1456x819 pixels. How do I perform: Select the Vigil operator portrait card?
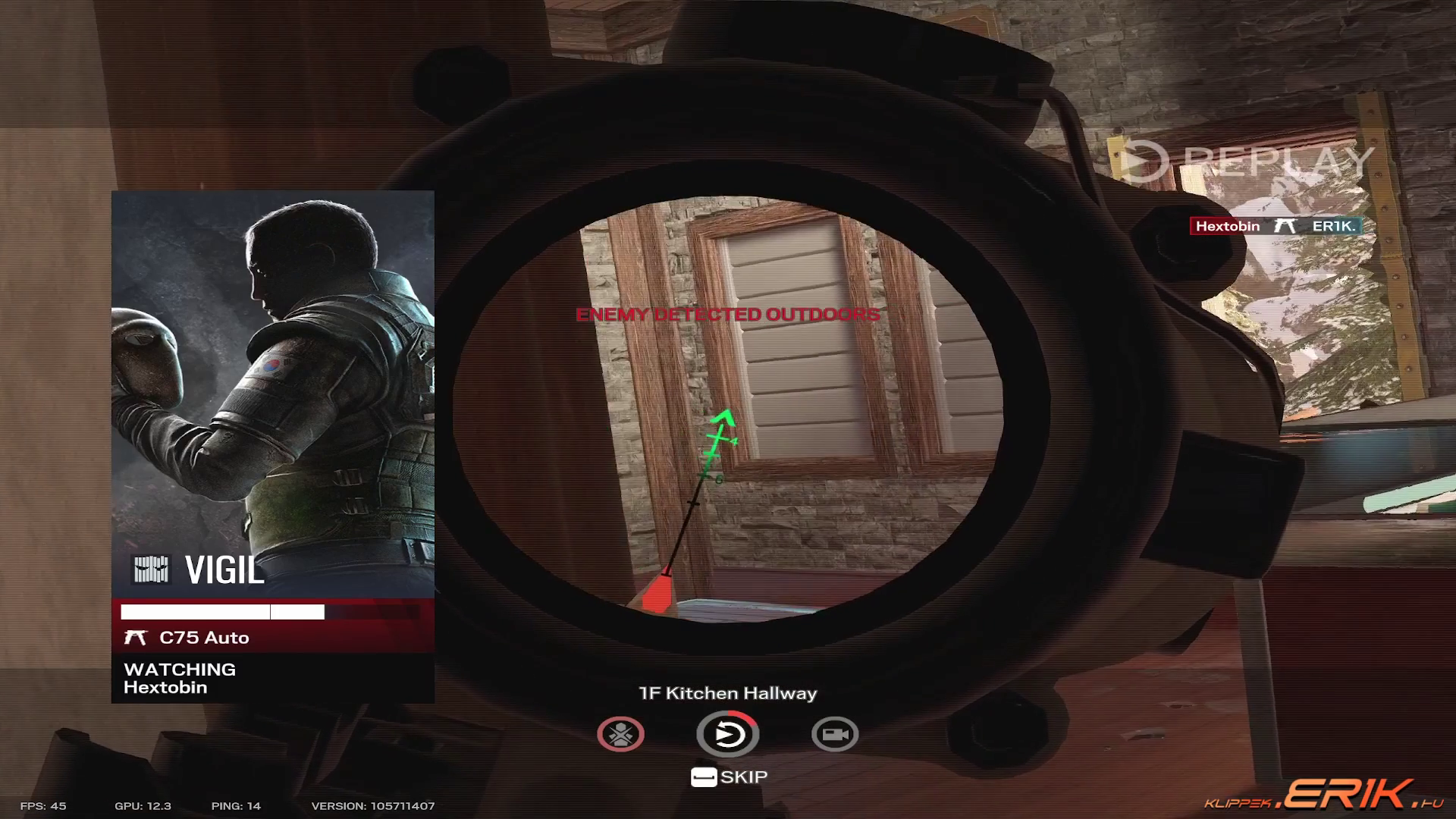pos(273,394)
